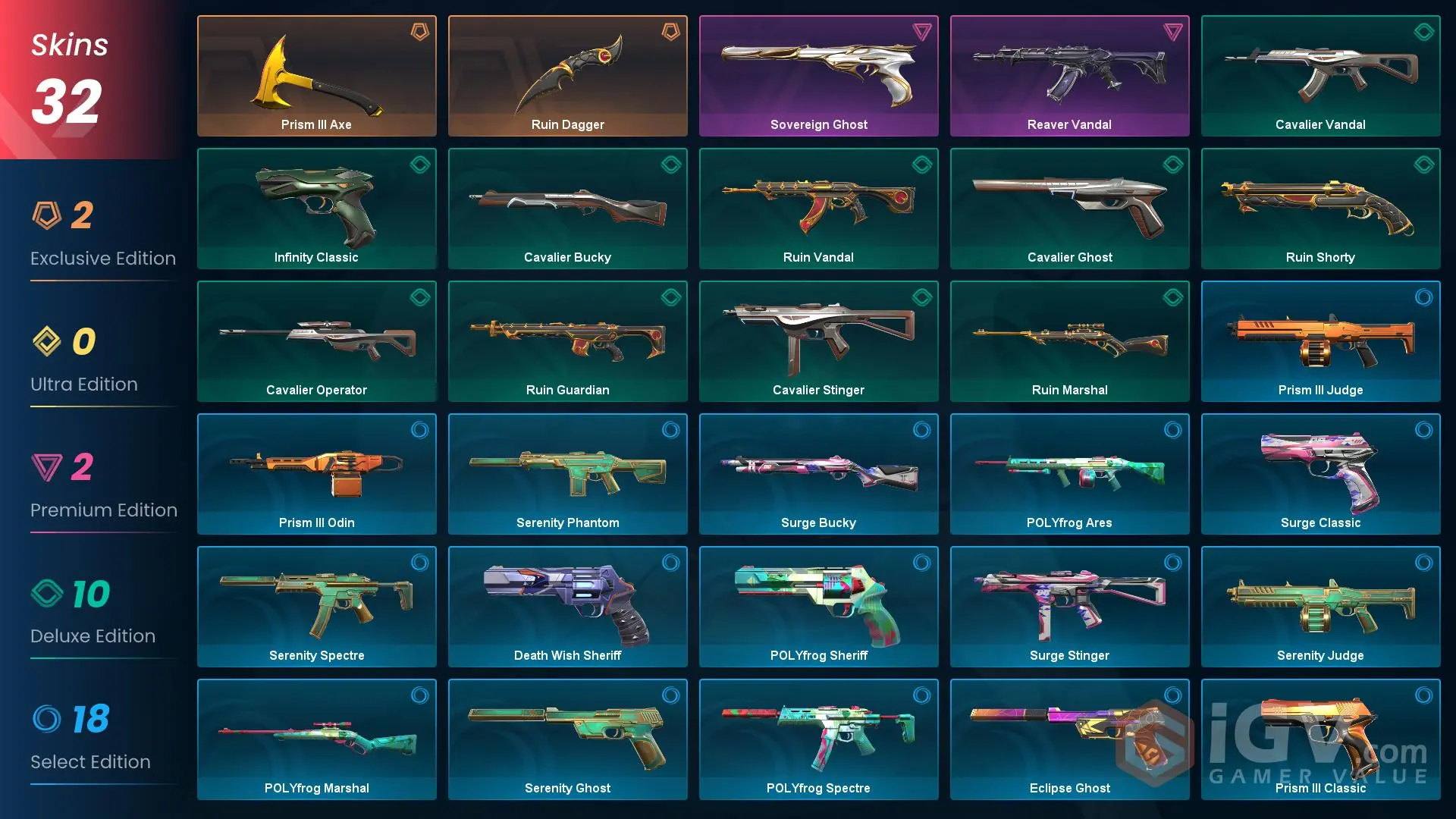
Task: Click the Deluxe Edition icon in the sidebar
Action: coord(47,594)
